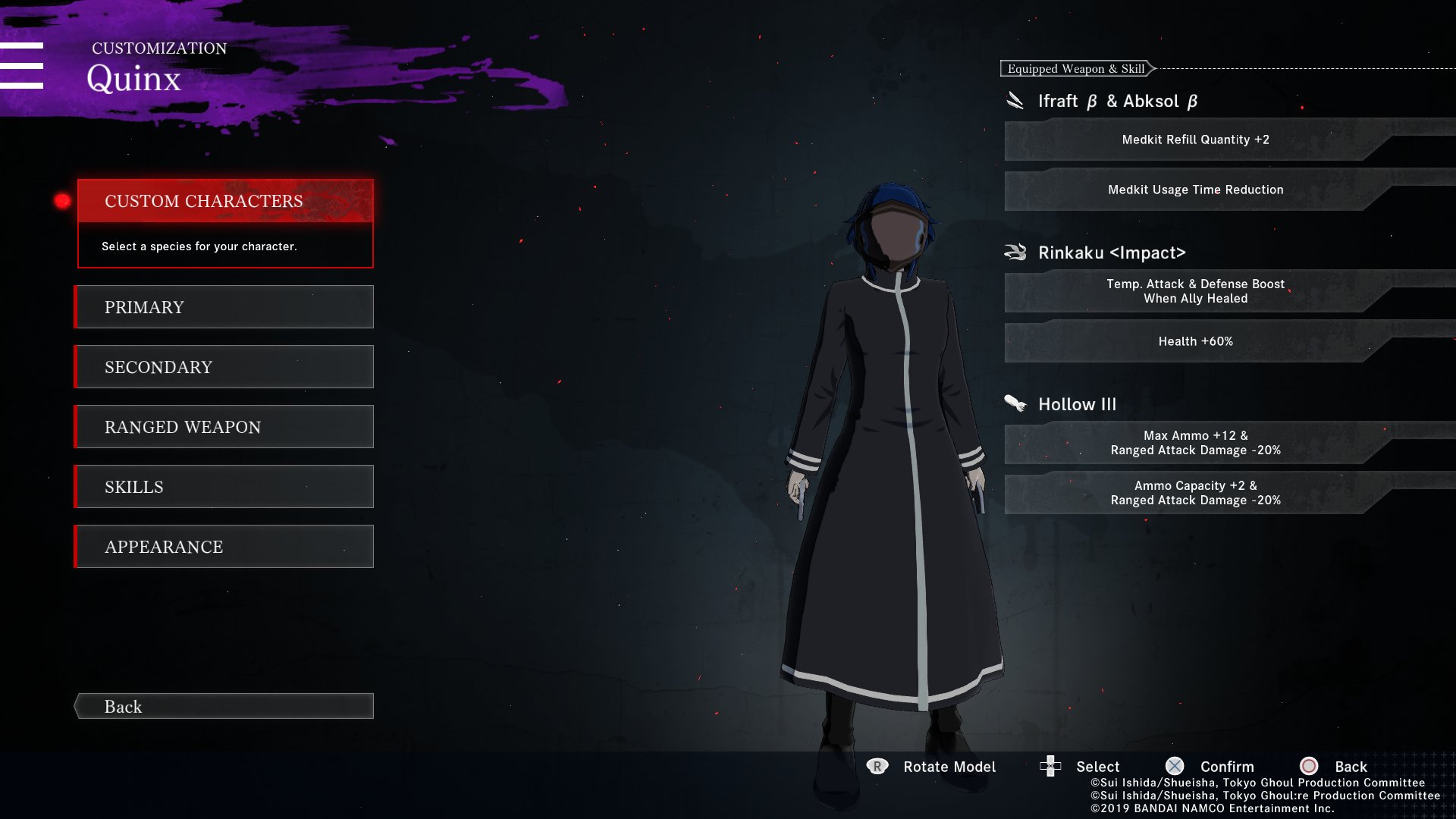Select the Custom Characters menu entry
1456x819 pixels.
coord(225,201)
